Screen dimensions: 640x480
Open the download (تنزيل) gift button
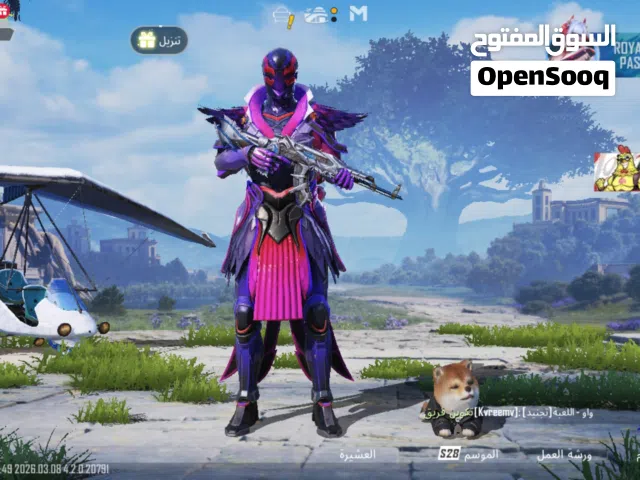click(x=159, y=40)
